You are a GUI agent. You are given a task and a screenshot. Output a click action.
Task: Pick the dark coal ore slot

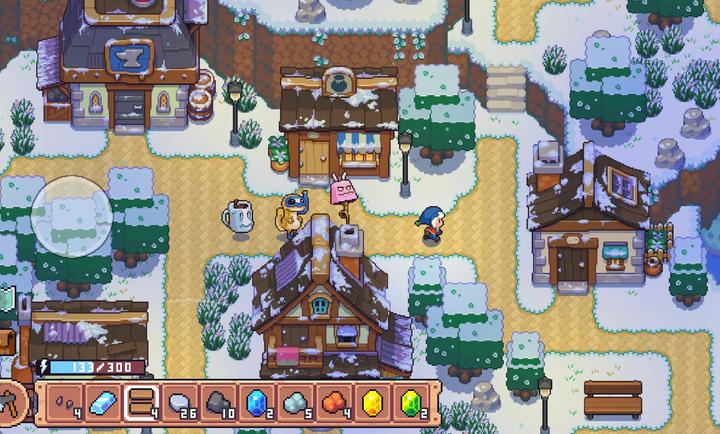point(218,402)
